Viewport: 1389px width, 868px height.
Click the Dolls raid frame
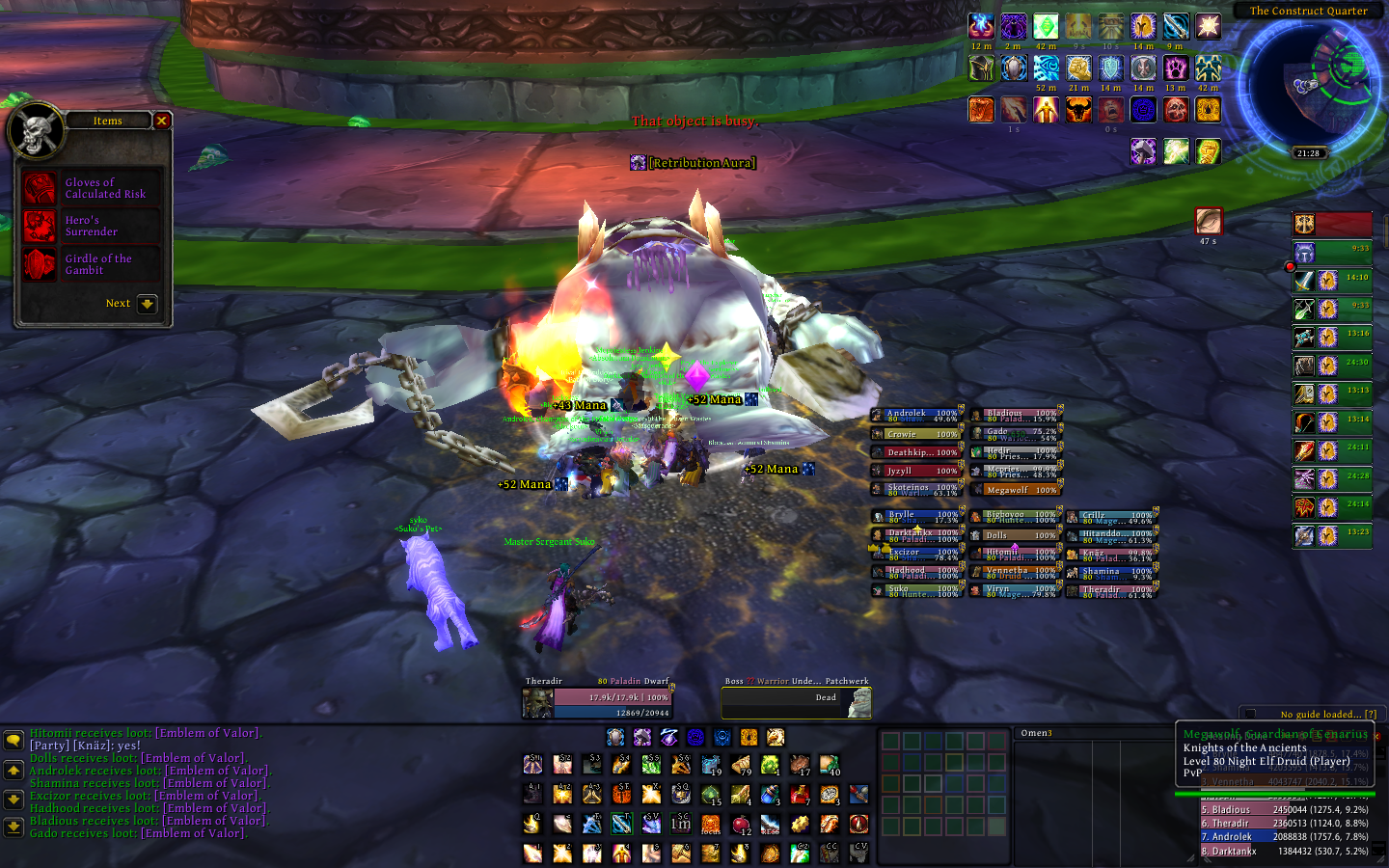[1016, 535]
